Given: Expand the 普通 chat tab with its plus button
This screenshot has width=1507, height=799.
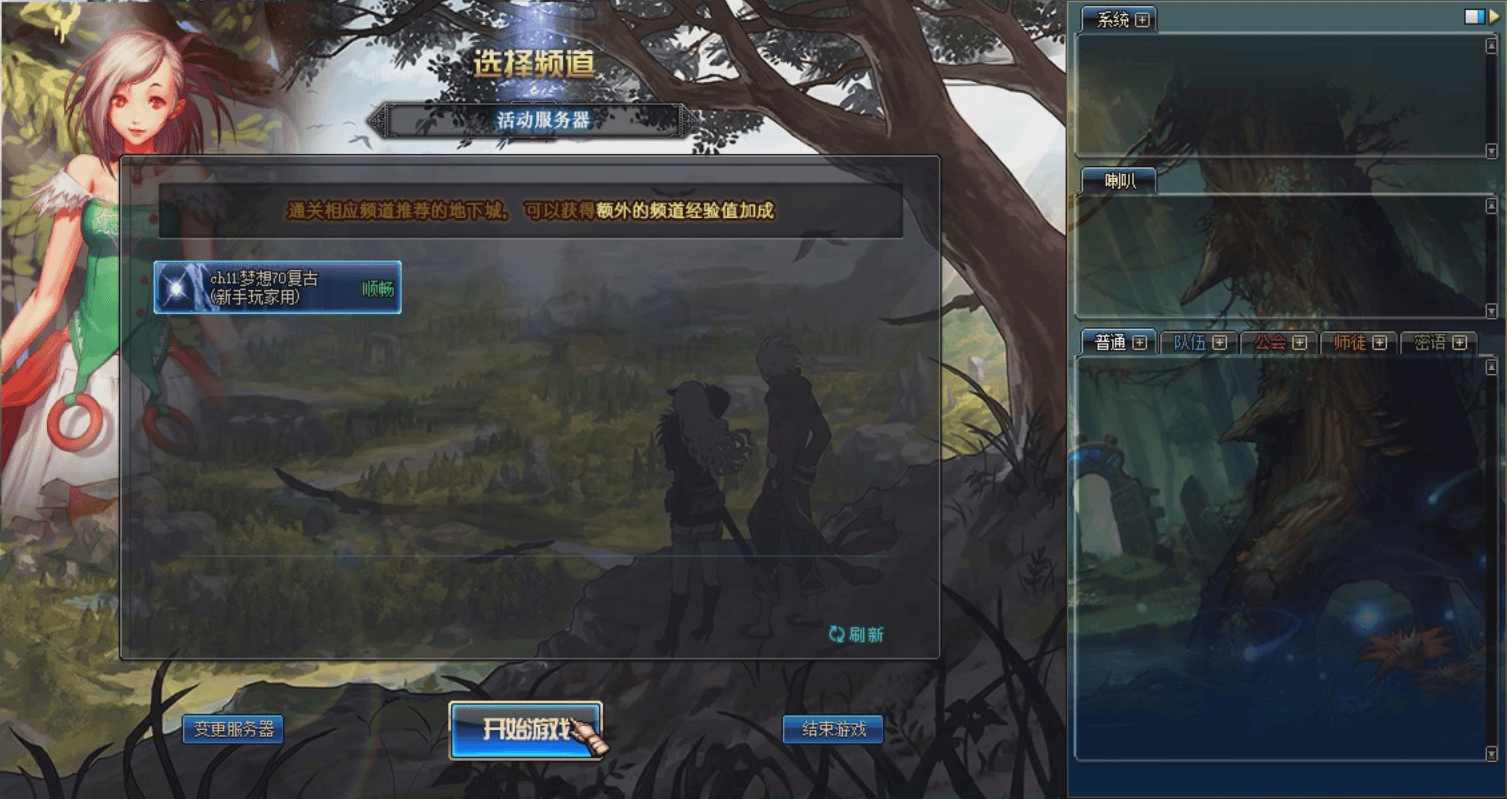Looking at the screenshot, I should 1140,341.
